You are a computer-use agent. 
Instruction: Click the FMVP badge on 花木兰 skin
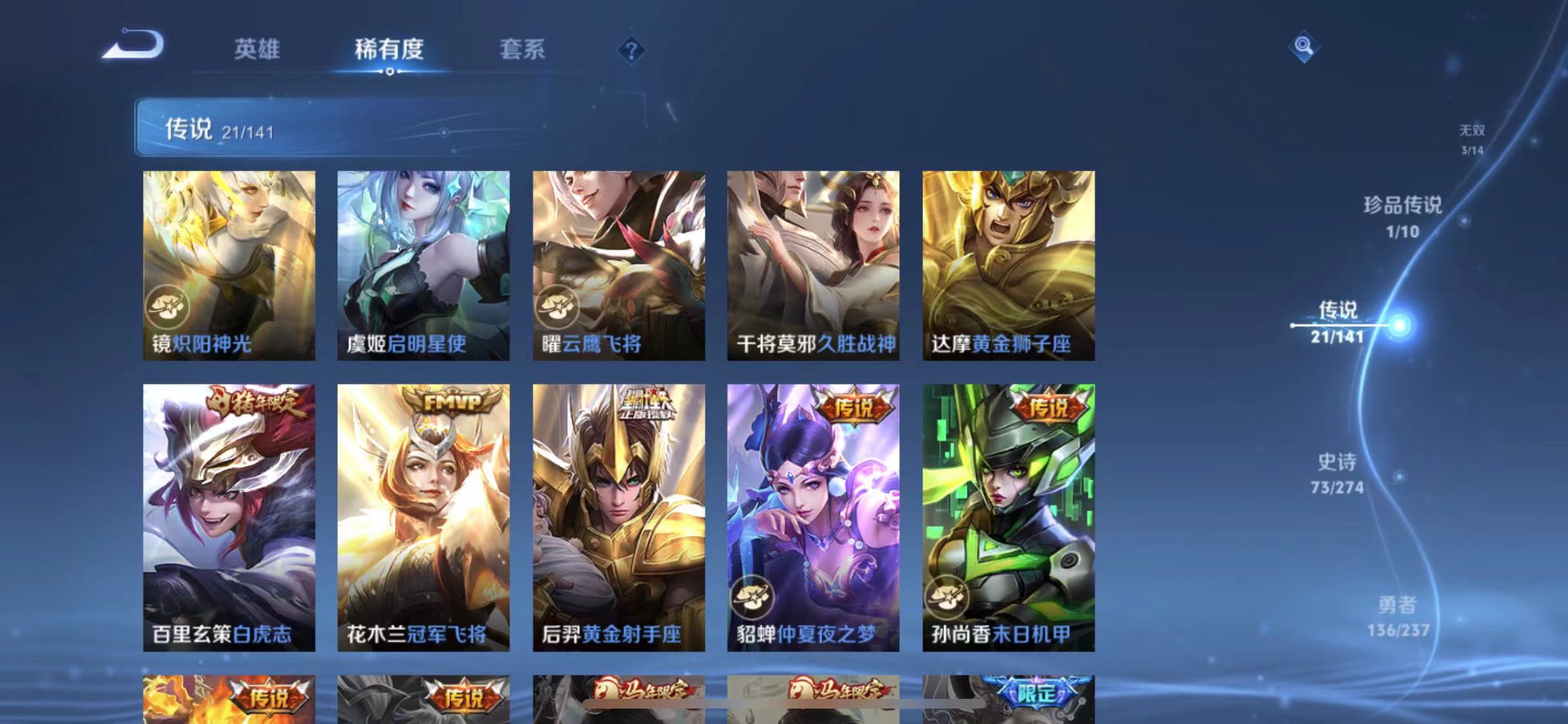pyautogui.click(x=451, y=400)
